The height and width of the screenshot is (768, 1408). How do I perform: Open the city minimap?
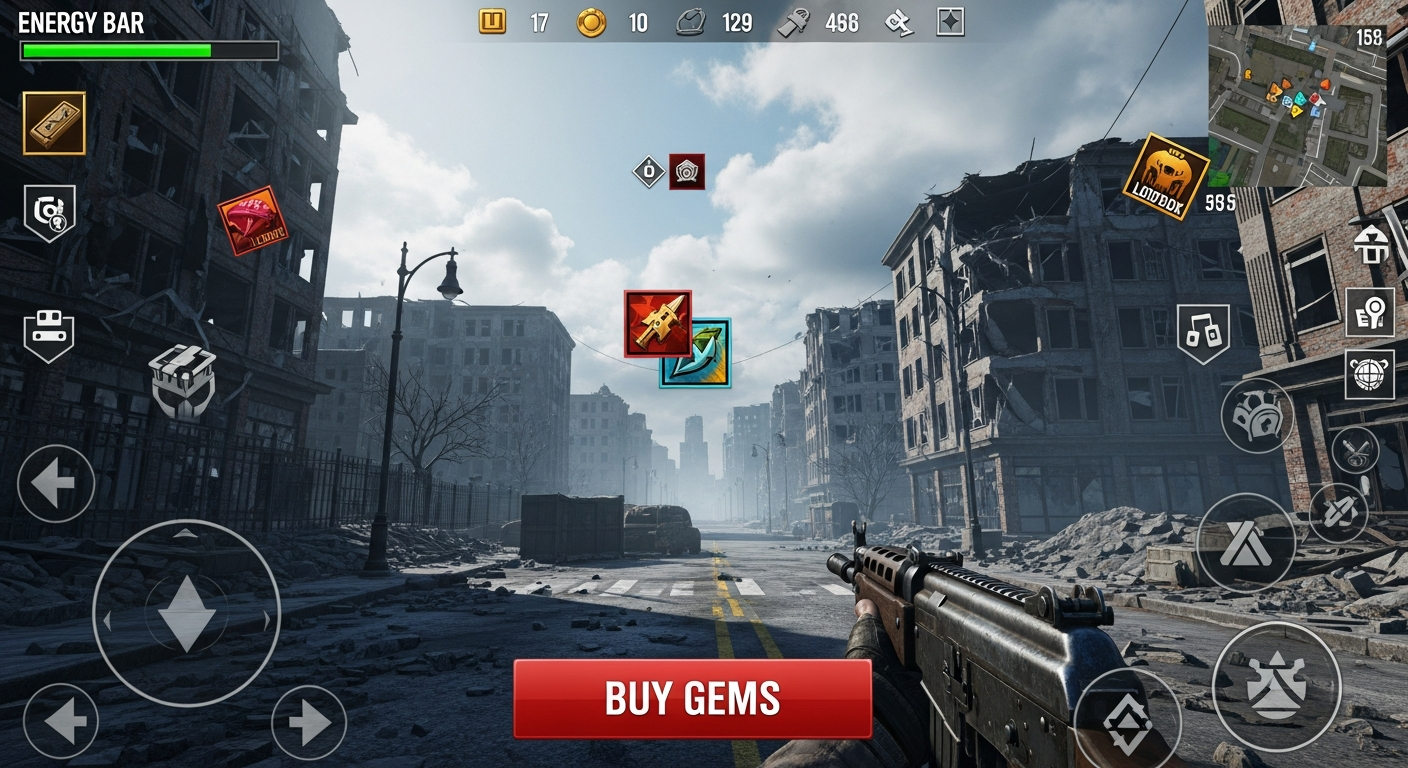[1296, 106]
